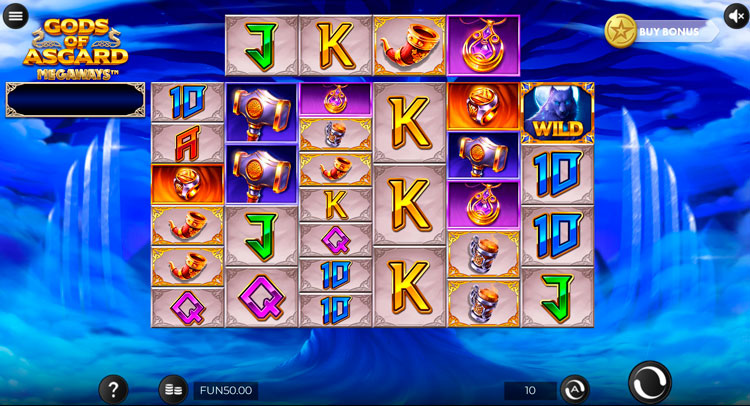Click the Buy Bonus button
The width and height of the screenshot is (750, 406).
pos(660,31)
